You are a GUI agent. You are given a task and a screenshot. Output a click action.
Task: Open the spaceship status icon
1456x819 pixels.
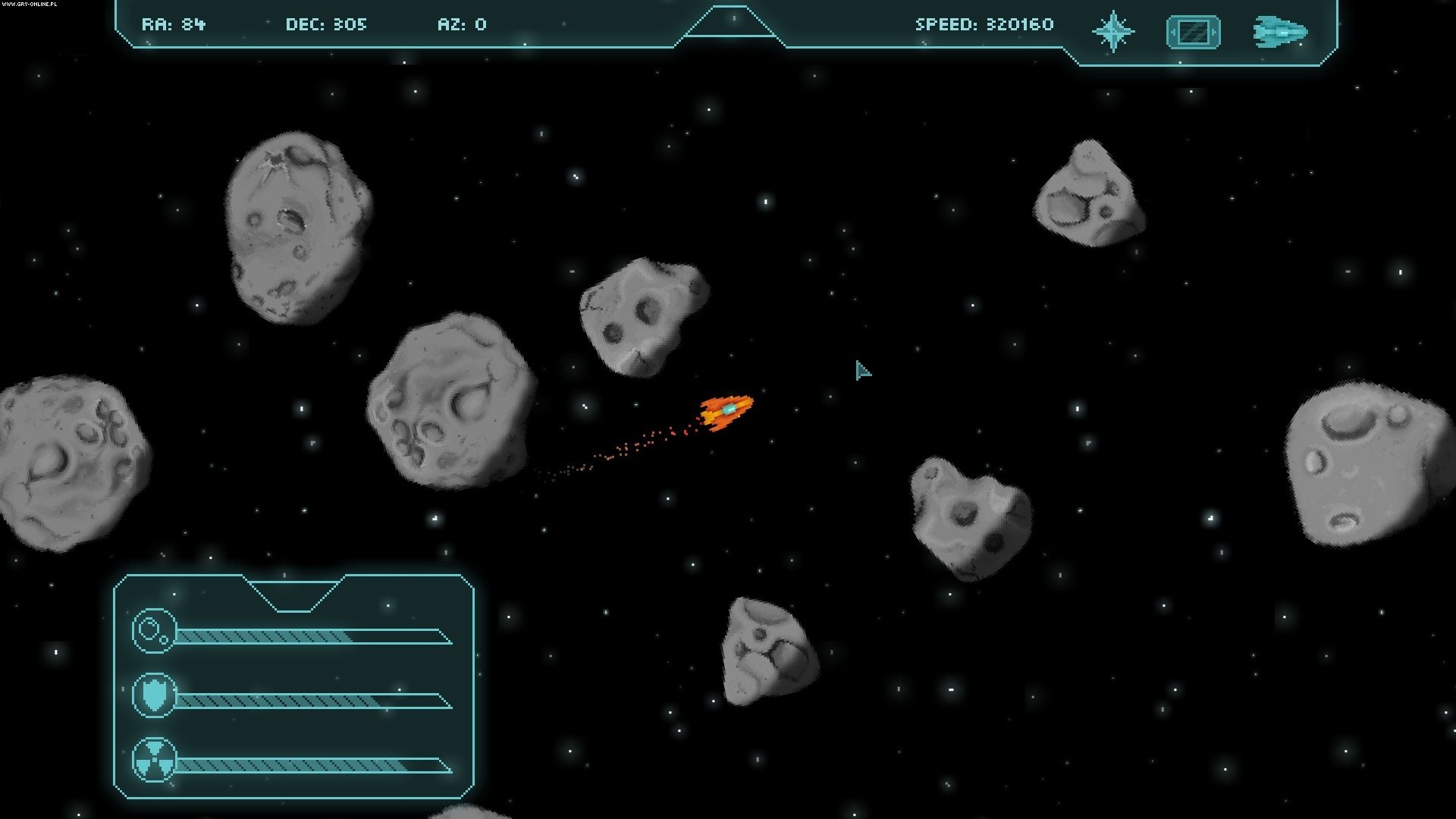click(x=1280, y=33)
